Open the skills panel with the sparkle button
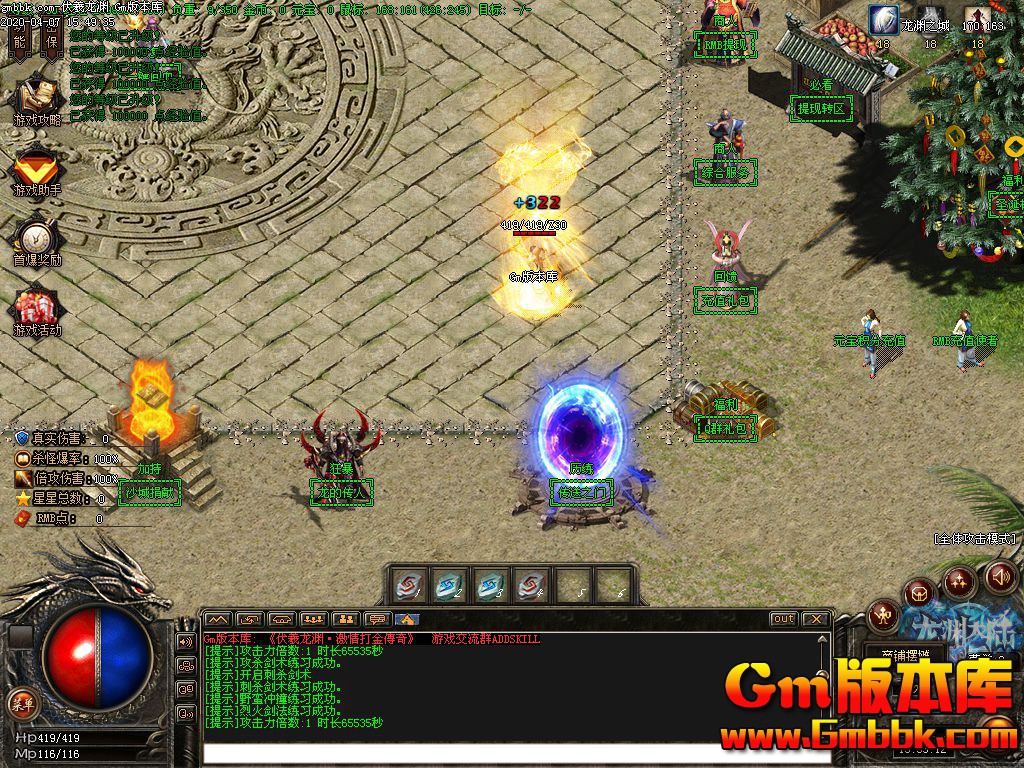The width and height of the screenshot is (1024, 768). tap(959, 581)
